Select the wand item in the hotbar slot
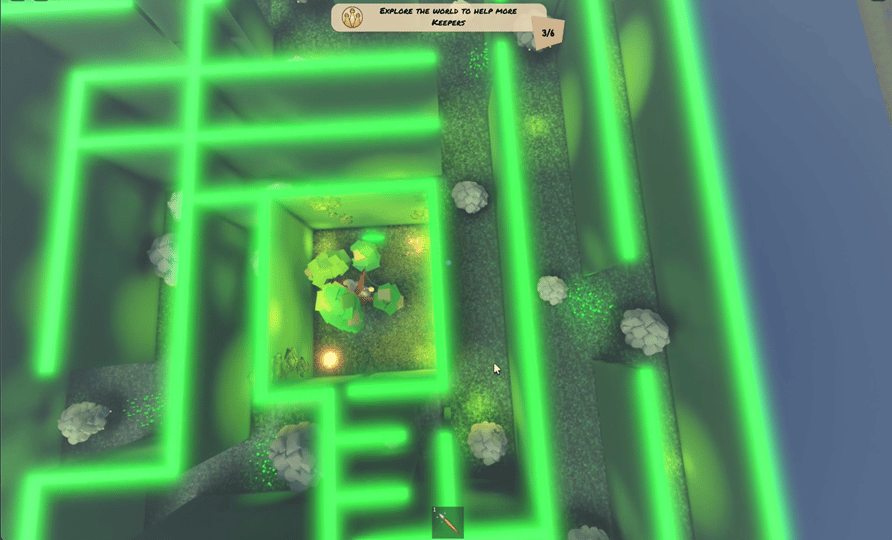The width and height of the screenshot is (892, 540). (448, 522)
